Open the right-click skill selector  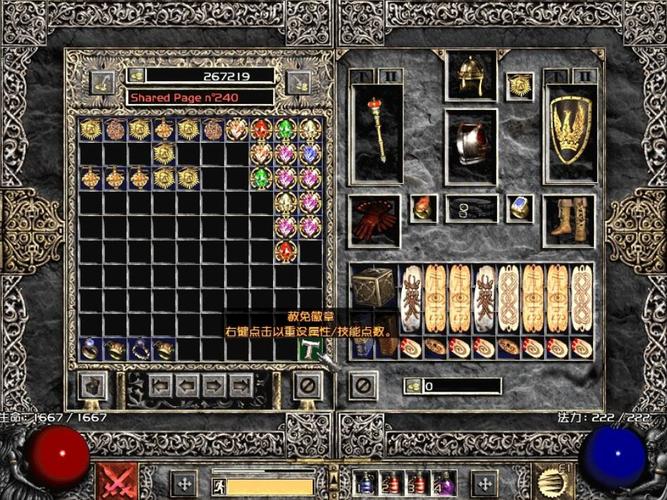(549, 481)
